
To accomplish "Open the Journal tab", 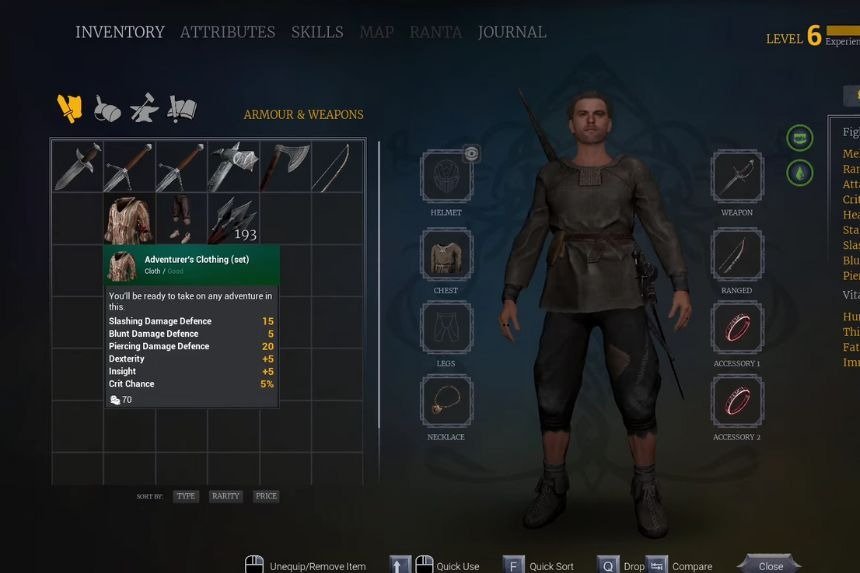I will tap(512, 32).
